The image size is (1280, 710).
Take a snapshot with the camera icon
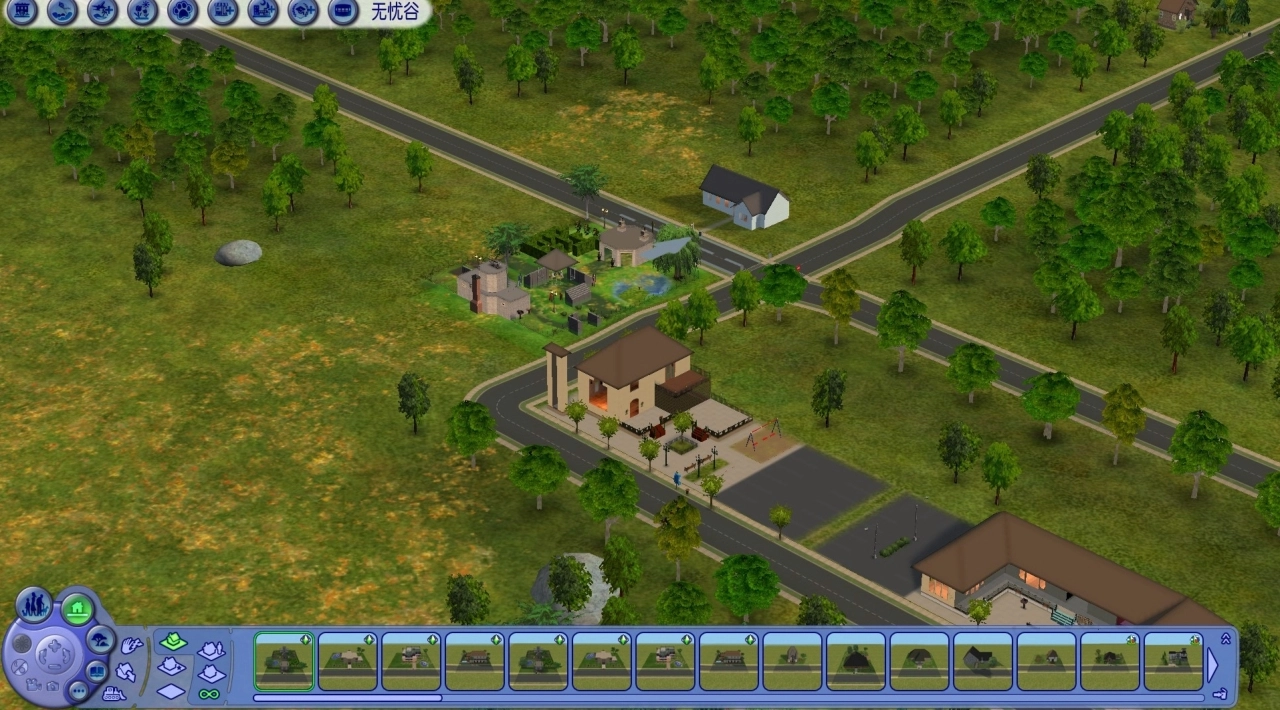click(52, 686)
